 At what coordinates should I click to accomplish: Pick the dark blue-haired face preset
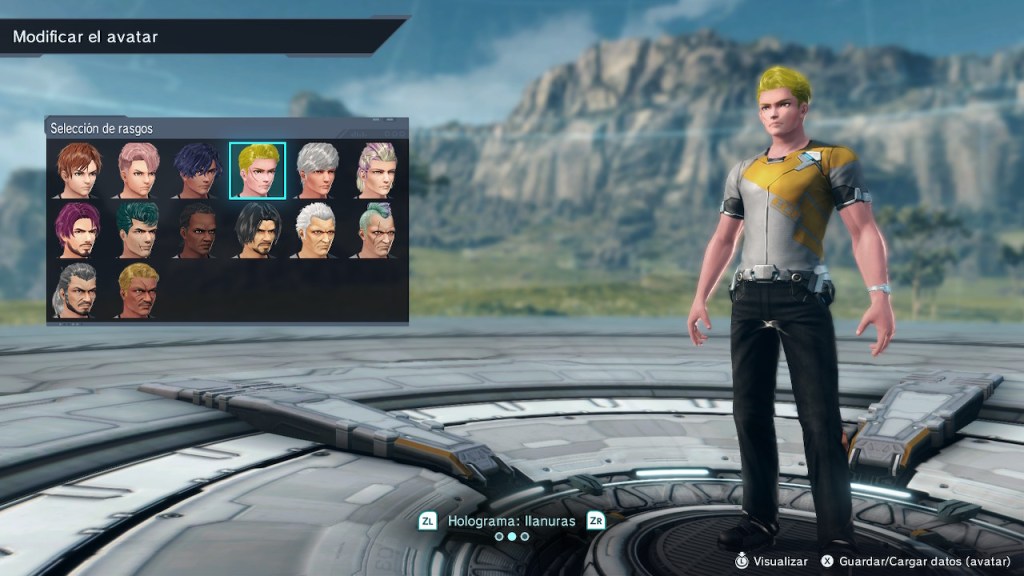click(197, 170)
